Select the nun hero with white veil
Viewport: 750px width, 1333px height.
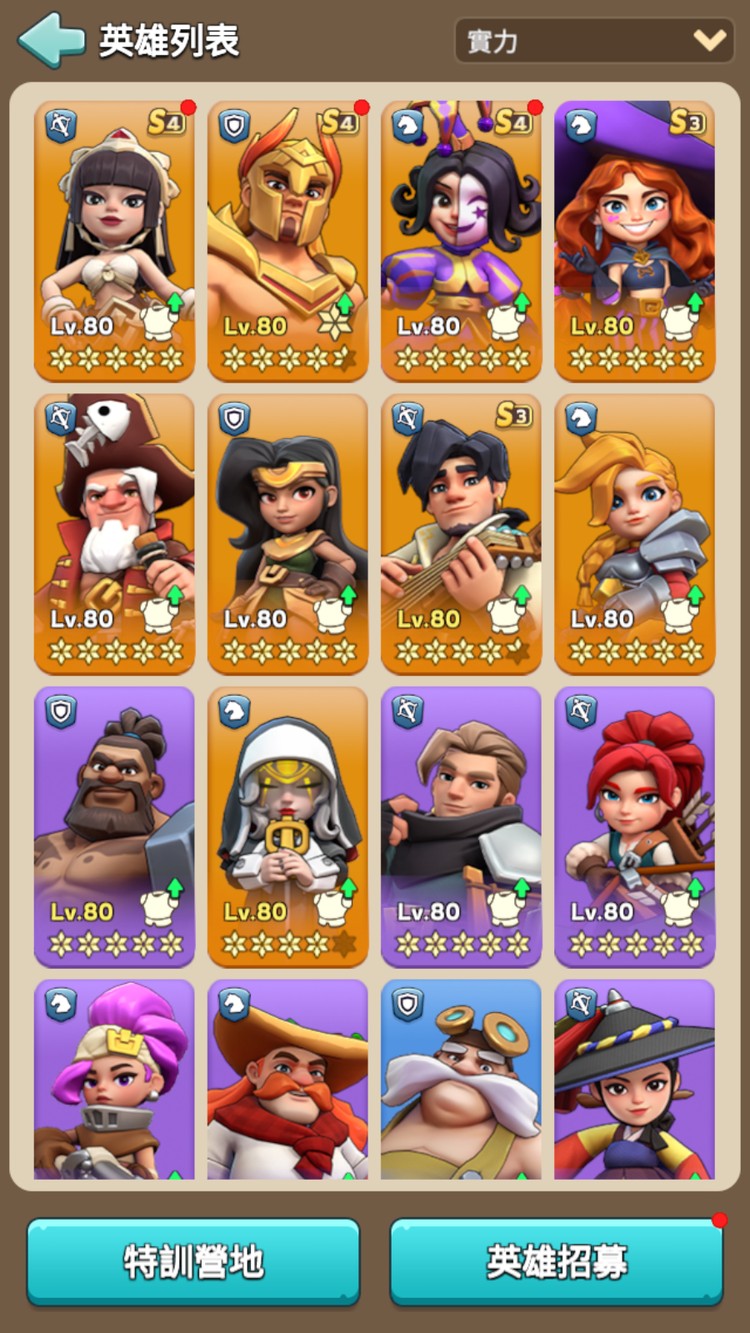[288, 826]
